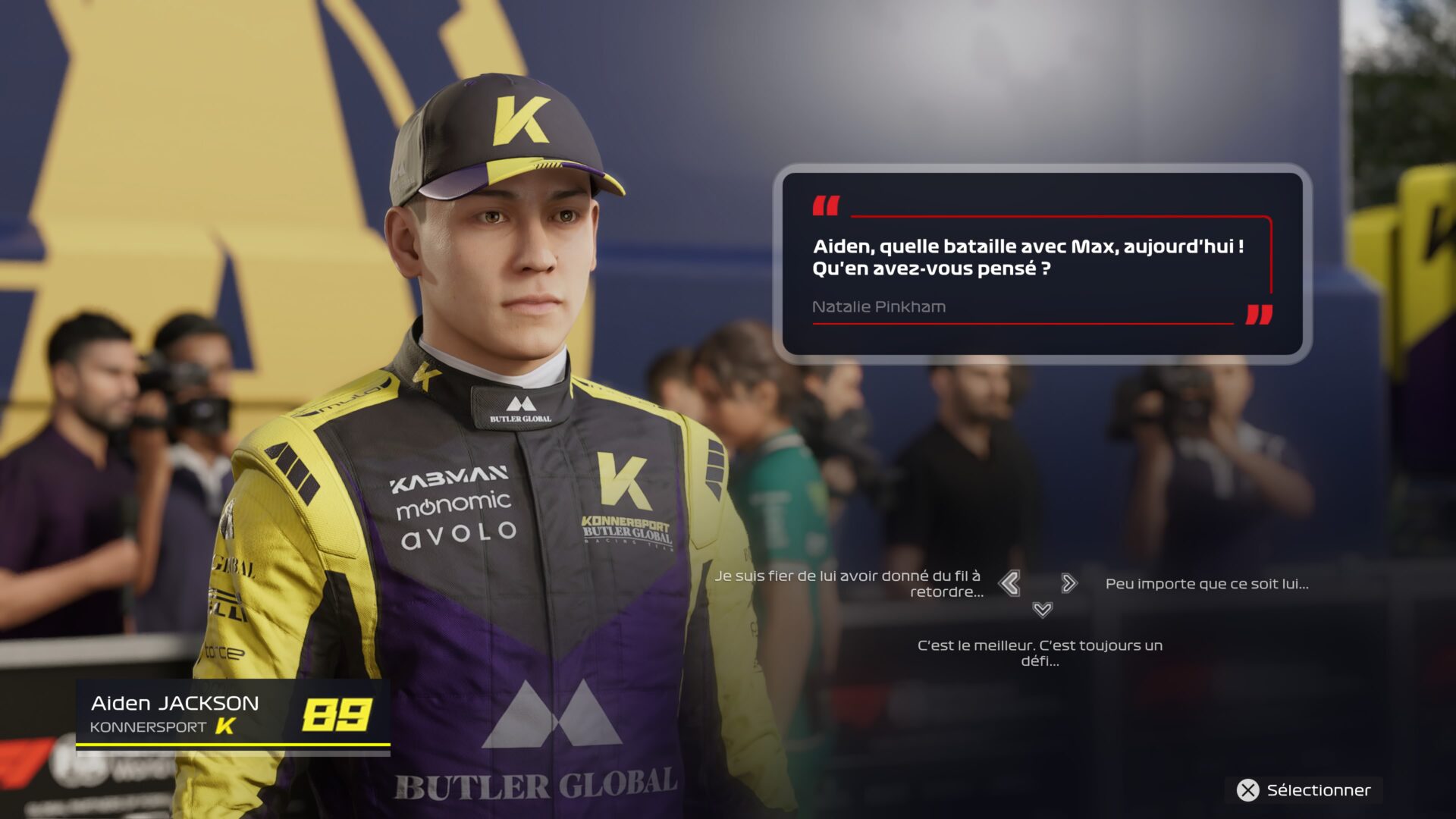Choose the reply "Je suis fier de lui avoir donné du fil à retordre..."

pyautogui.click(x=848, y=584)
